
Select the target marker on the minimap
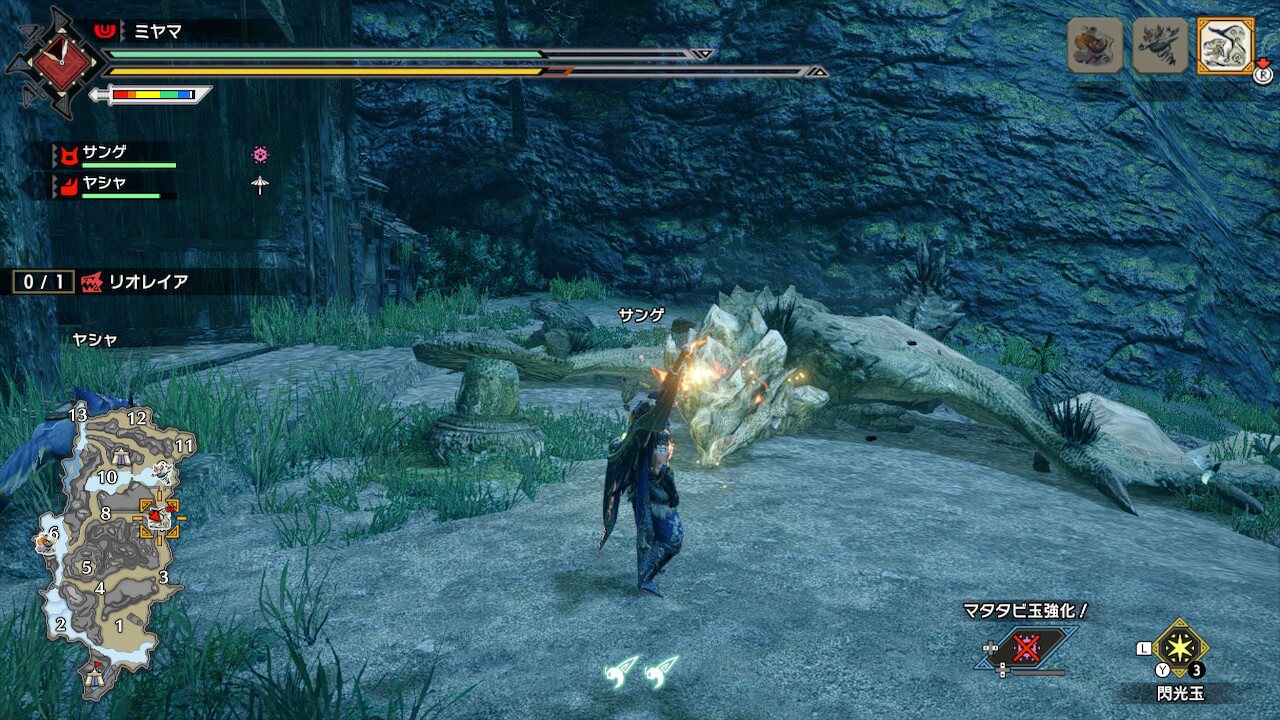(x=159, y=517)
